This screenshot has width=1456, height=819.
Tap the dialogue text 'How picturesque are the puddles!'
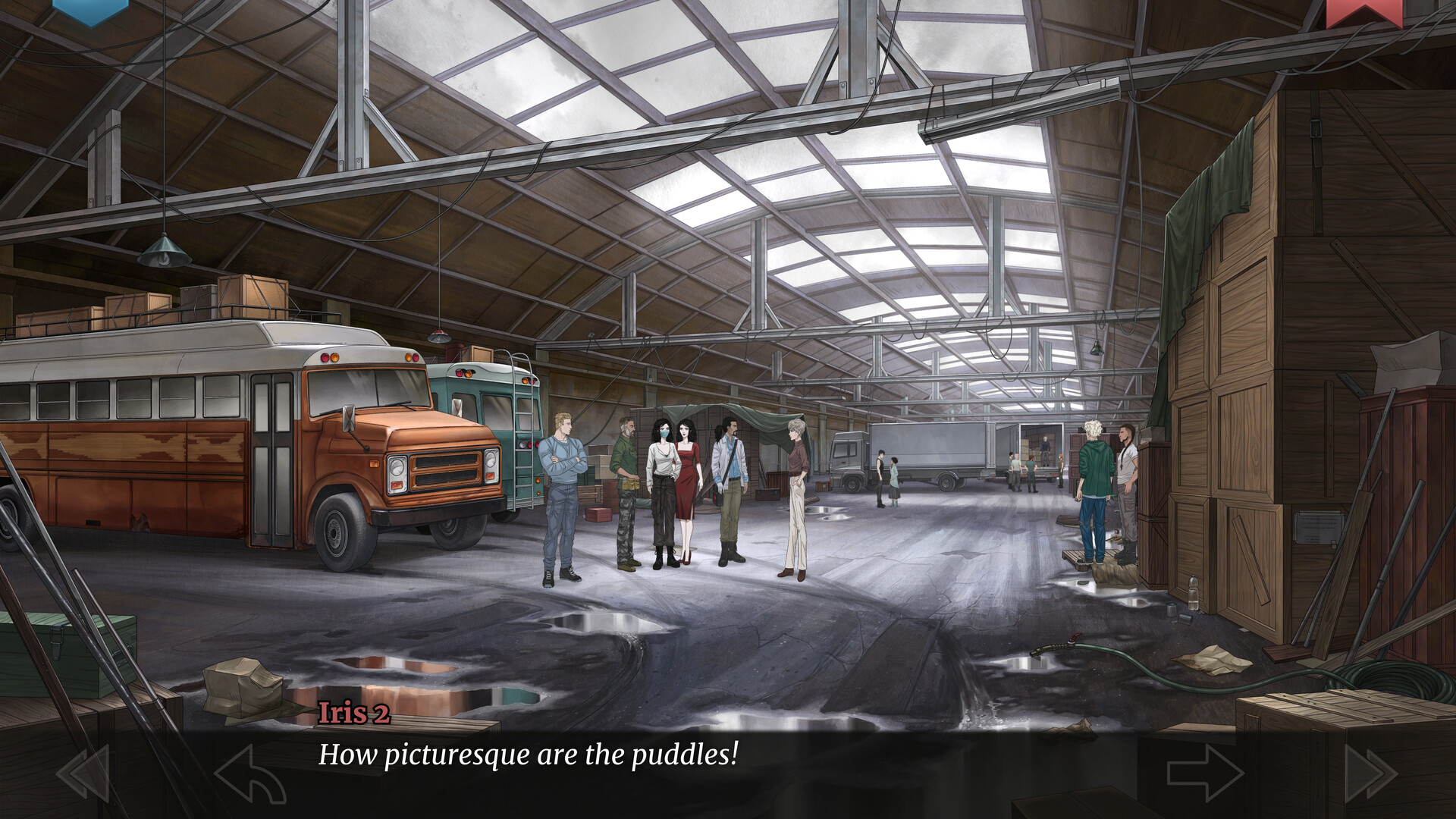[x=531, y=754]
